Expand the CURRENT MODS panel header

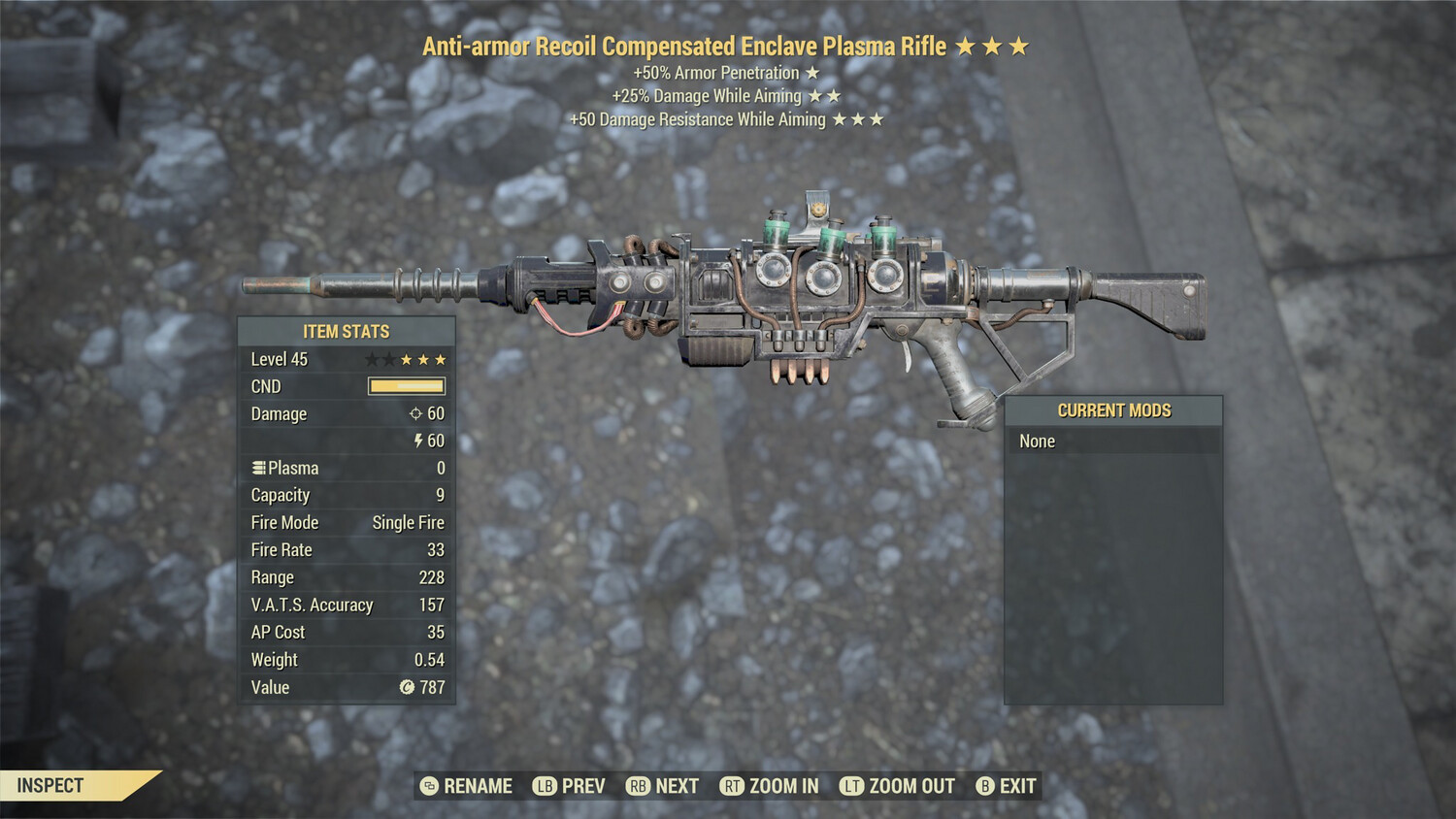click(x=1114, y=410)
